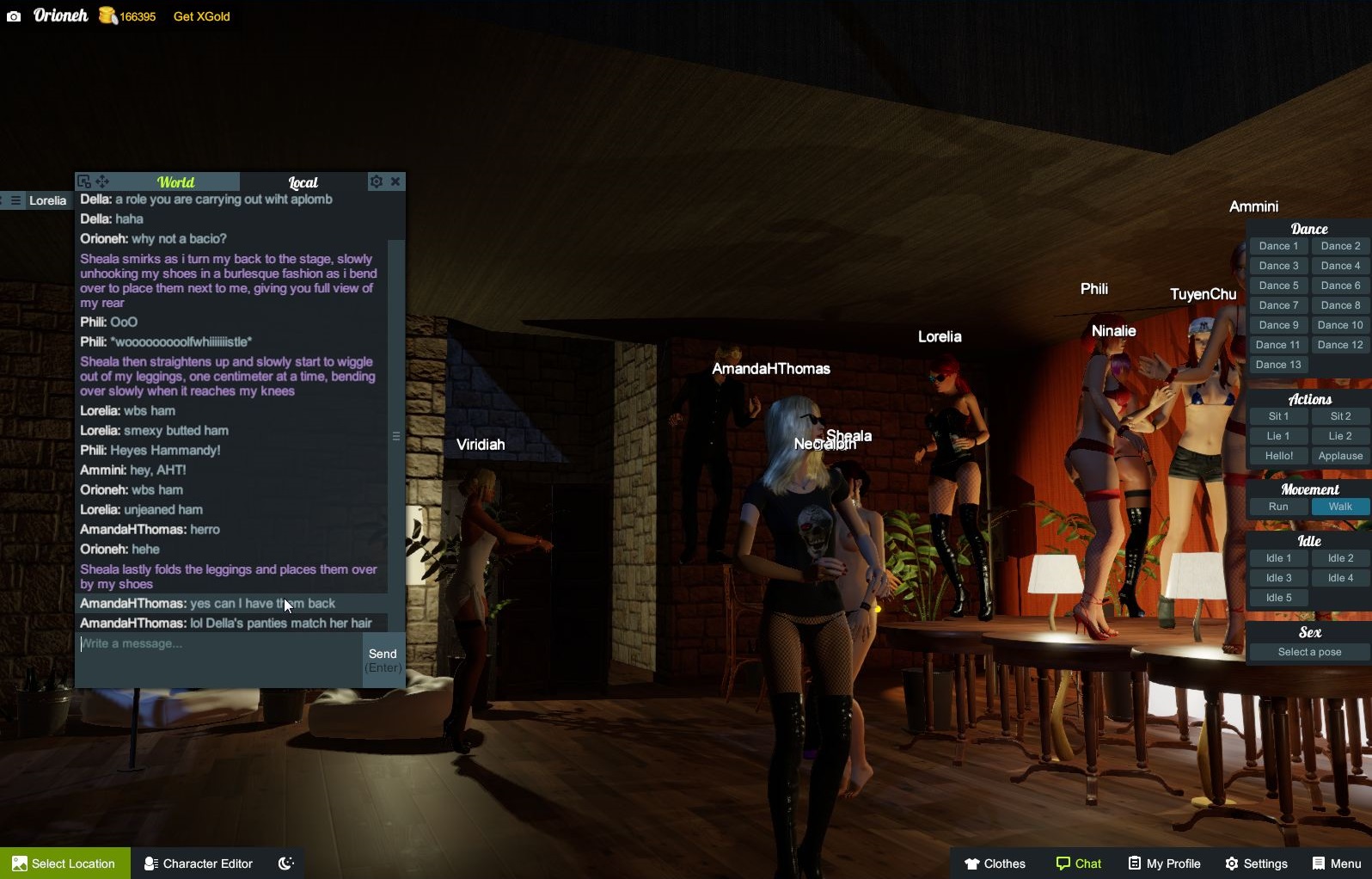Image resolution: width=1372 pixels, height=879 pixels.
Task: Open the Settings panel from bottom bar
Action: coord(1256,863)
